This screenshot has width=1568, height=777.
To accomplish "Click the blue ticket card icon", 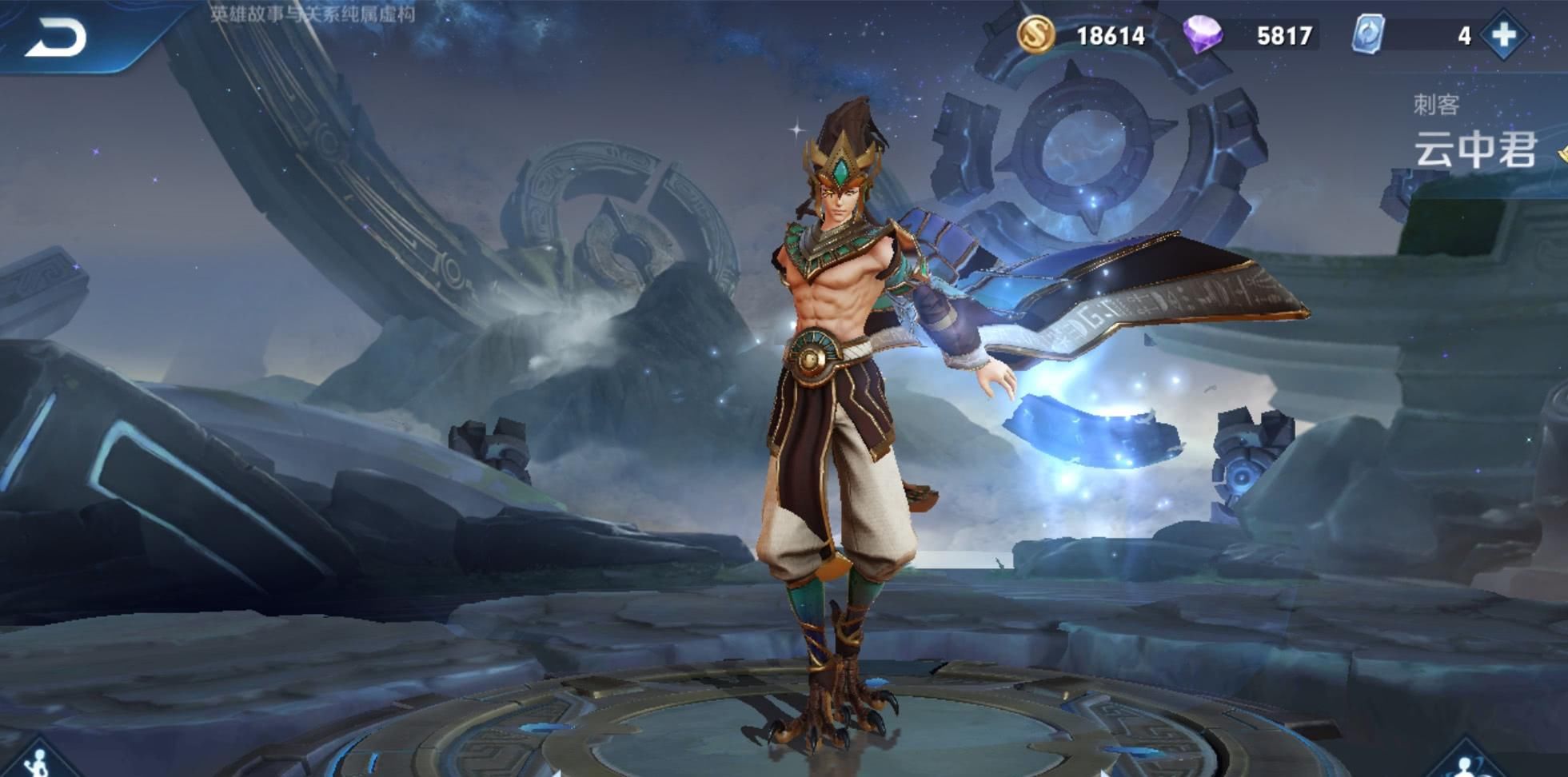I will [x=1368, y=35].
